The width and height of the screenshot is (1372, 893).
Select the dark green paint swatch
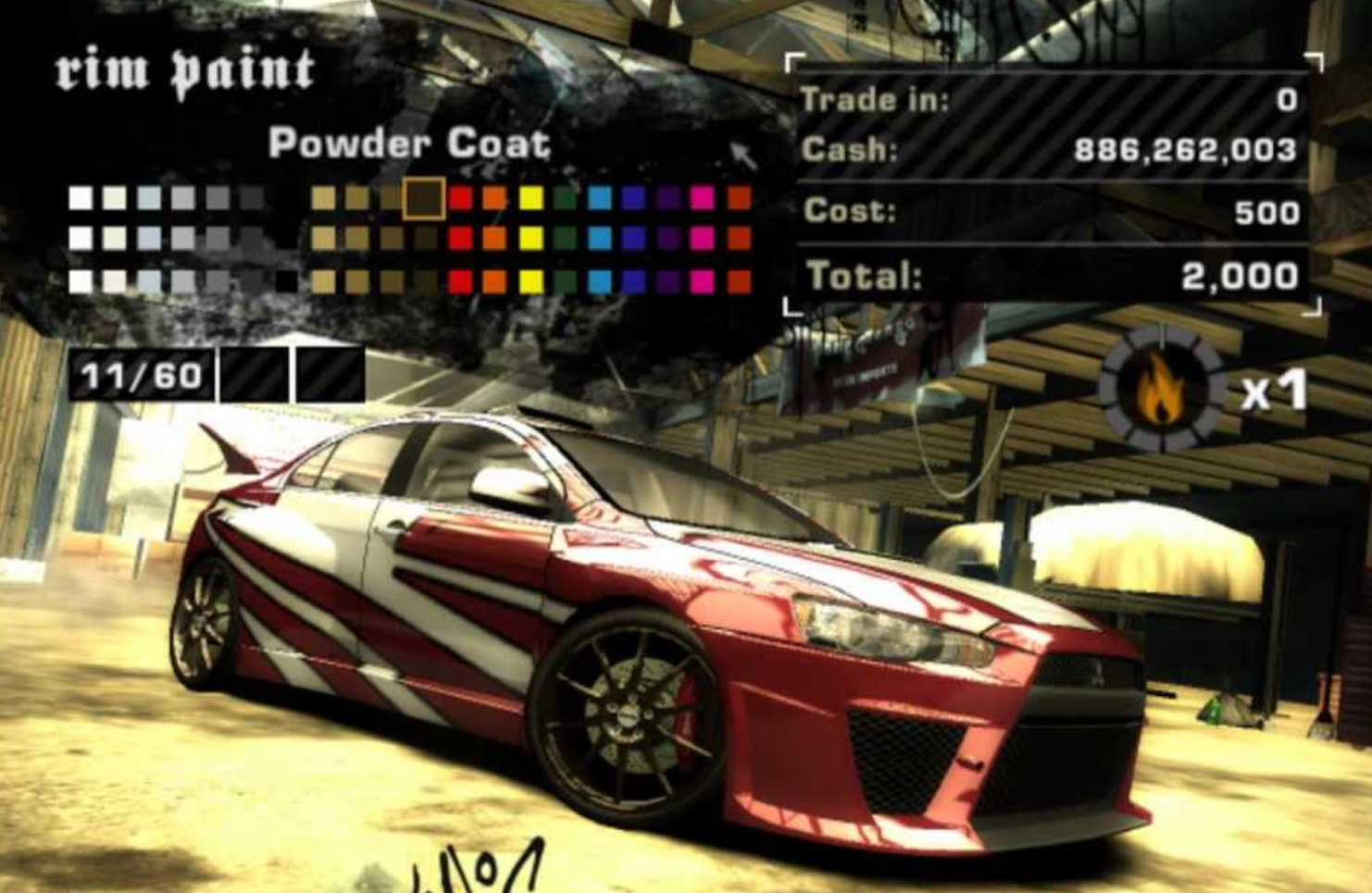(565, 199)
